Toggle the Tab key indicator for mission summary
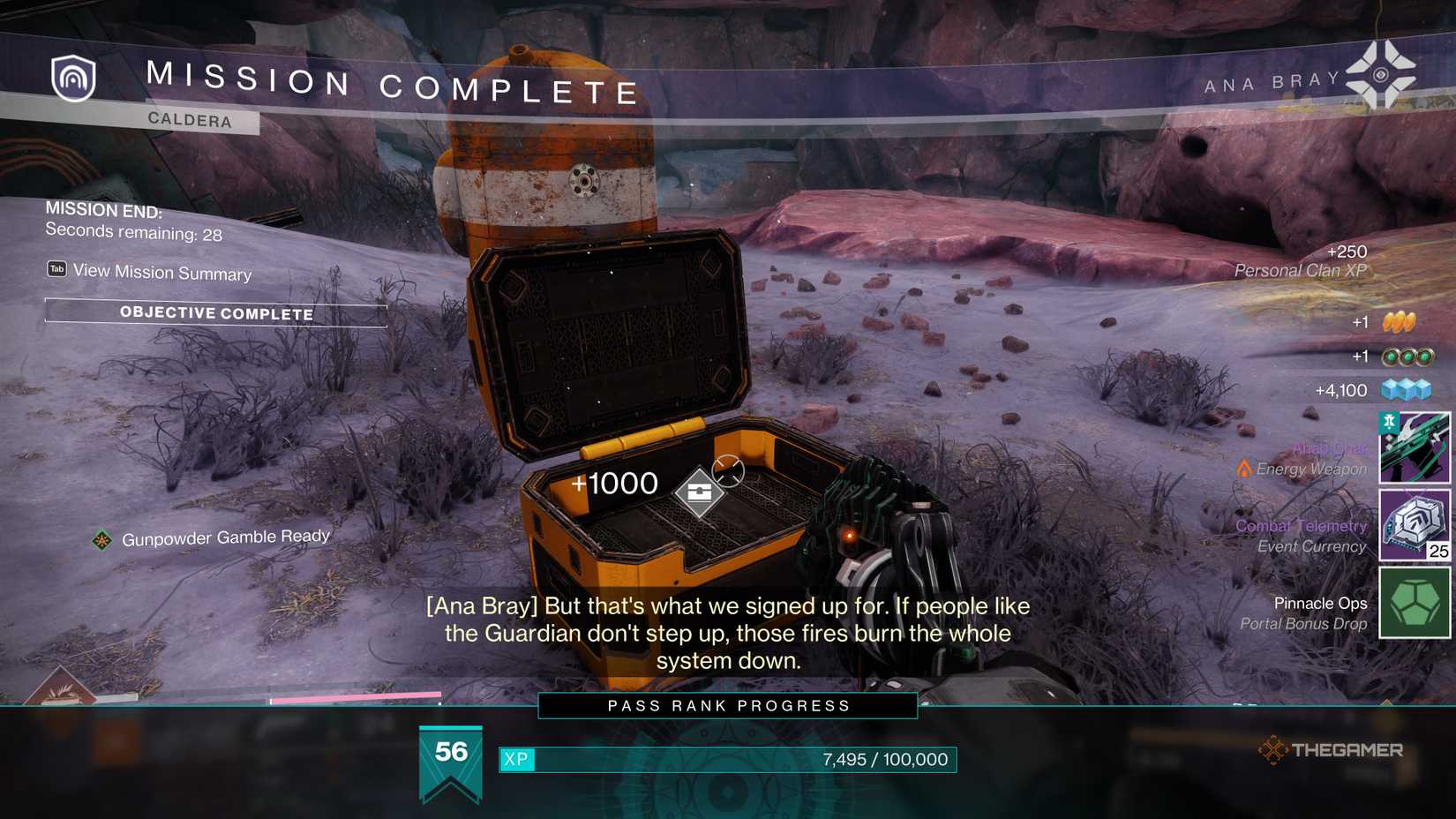The image size is (1456, 819). click(56, 269)
